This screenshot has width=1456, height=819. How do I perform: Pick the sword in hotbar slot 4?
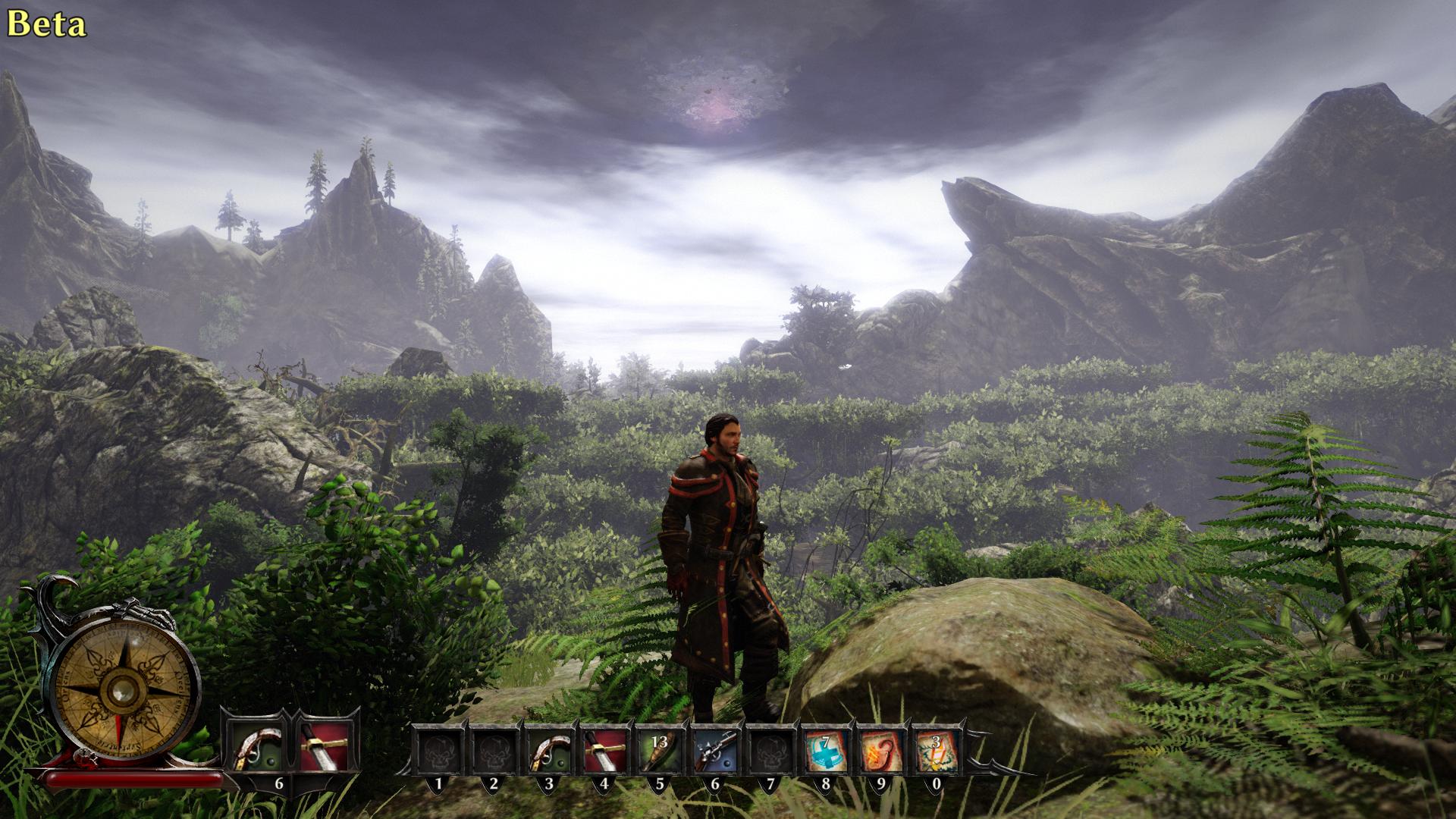click(x=603, y=751)
